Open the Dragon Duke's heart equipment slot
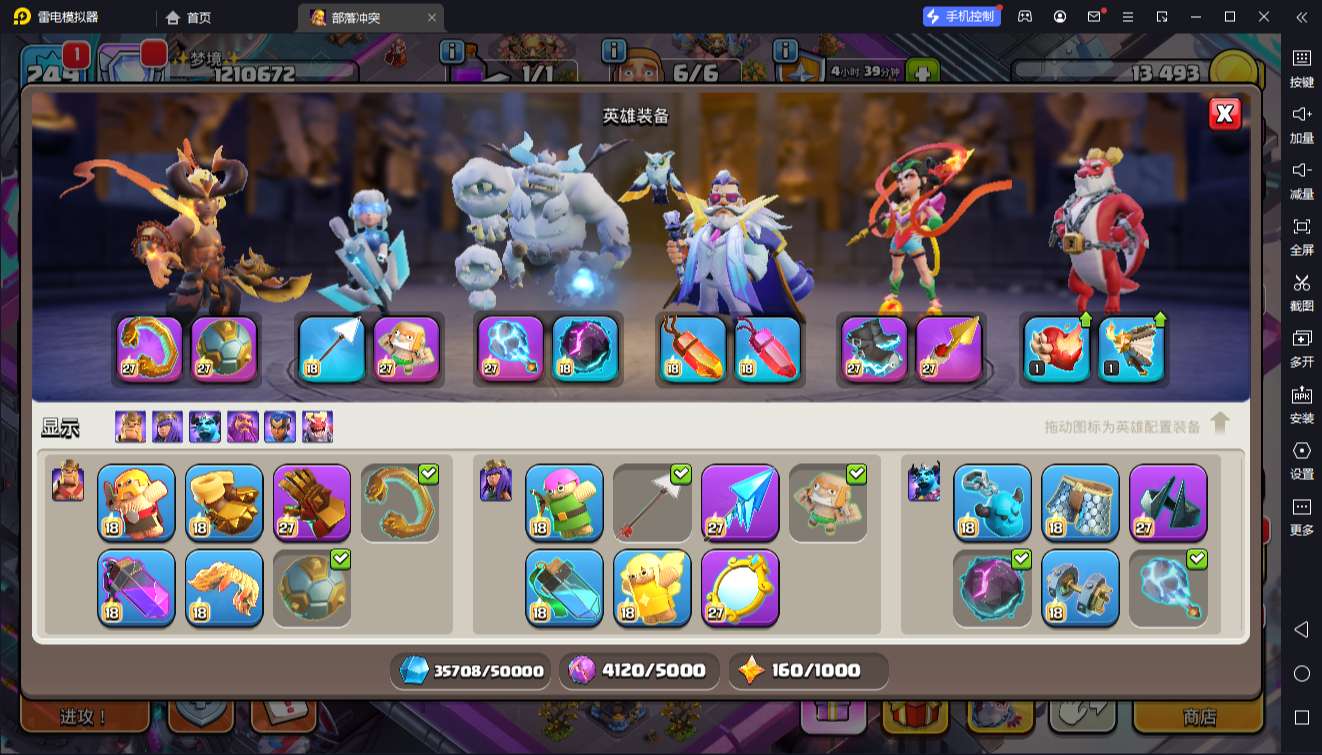Screen dimensions: 1322x755 [x=1057, y=350]
